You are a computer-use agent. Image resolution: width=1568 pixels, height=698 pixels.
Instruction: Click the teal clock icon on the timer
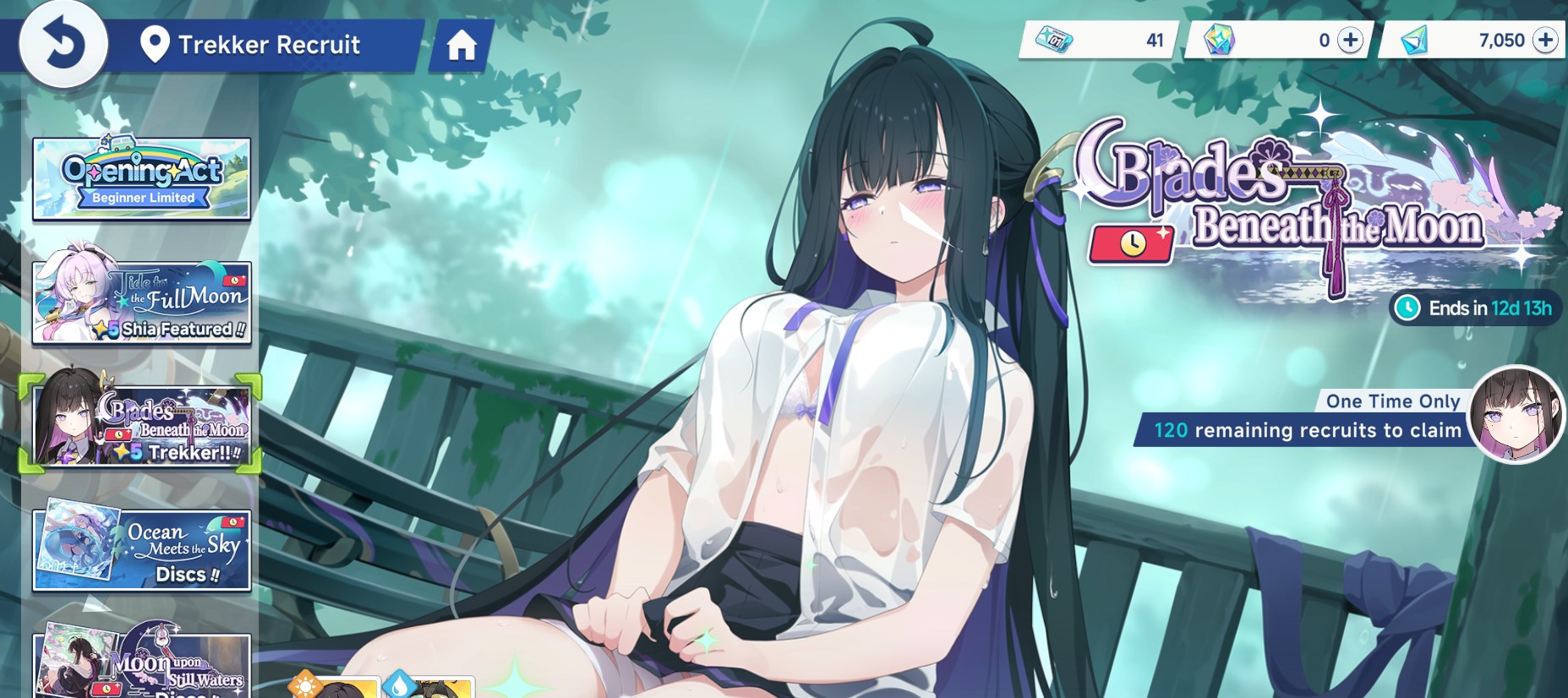(1407, 308)
